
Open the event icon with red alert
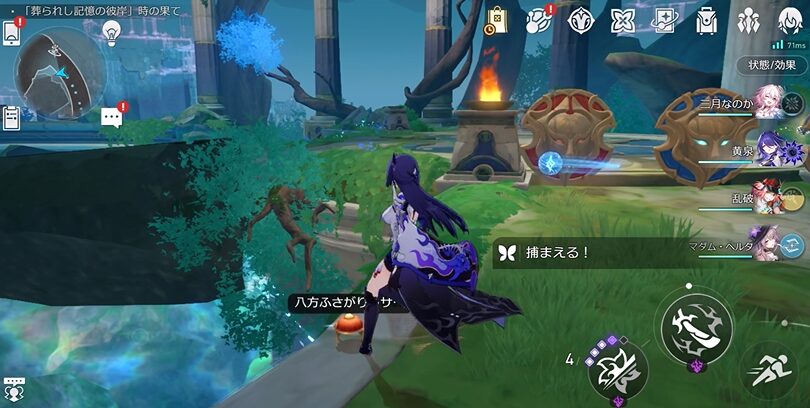539,21
